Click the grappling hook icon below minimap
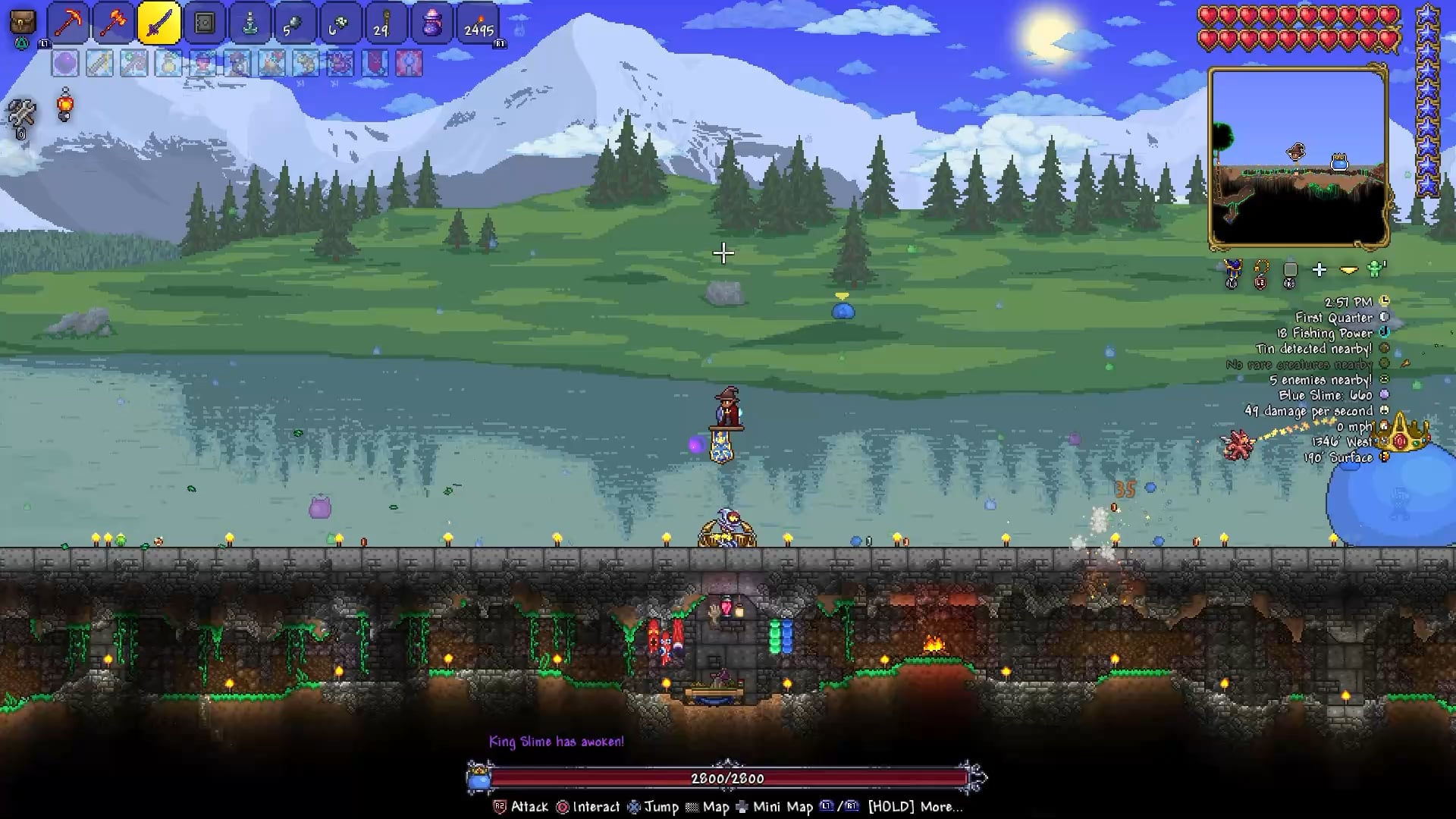 (x=1262, y=269)
